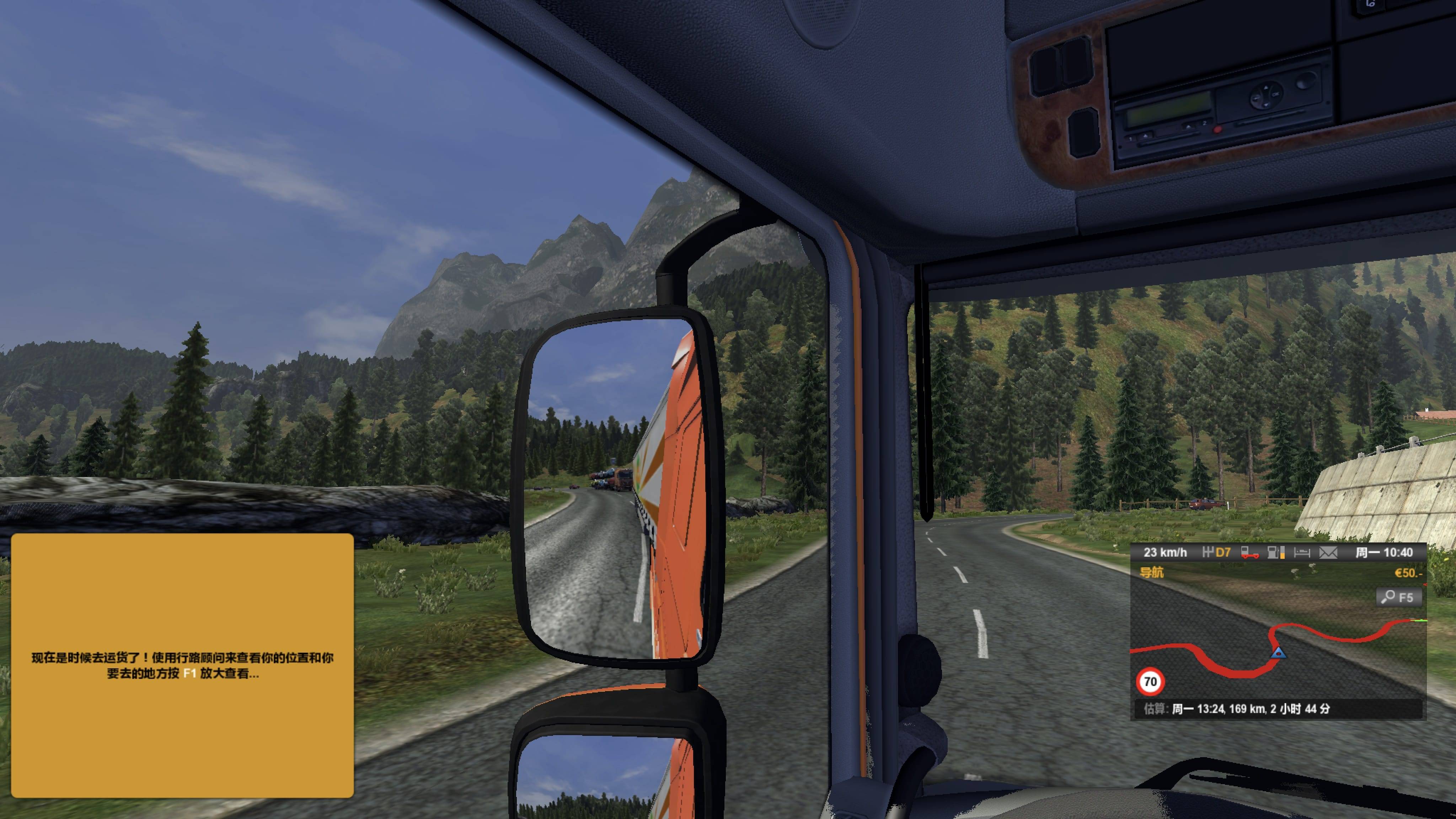Select the 导航 navigation label
The width and height of the screenshot is (1456, 819).
[x=1151, y=573]
